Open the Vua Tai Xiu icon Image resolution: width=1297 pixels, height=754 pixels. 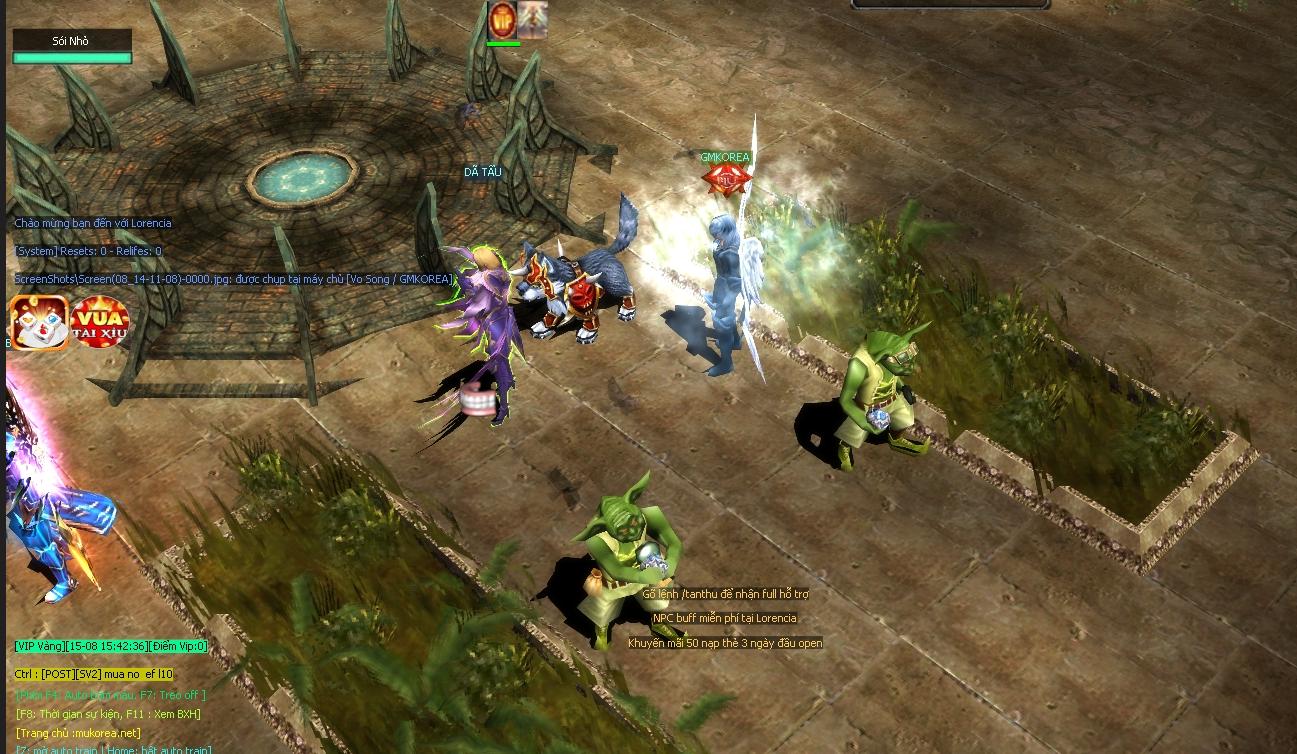[100, 322]
